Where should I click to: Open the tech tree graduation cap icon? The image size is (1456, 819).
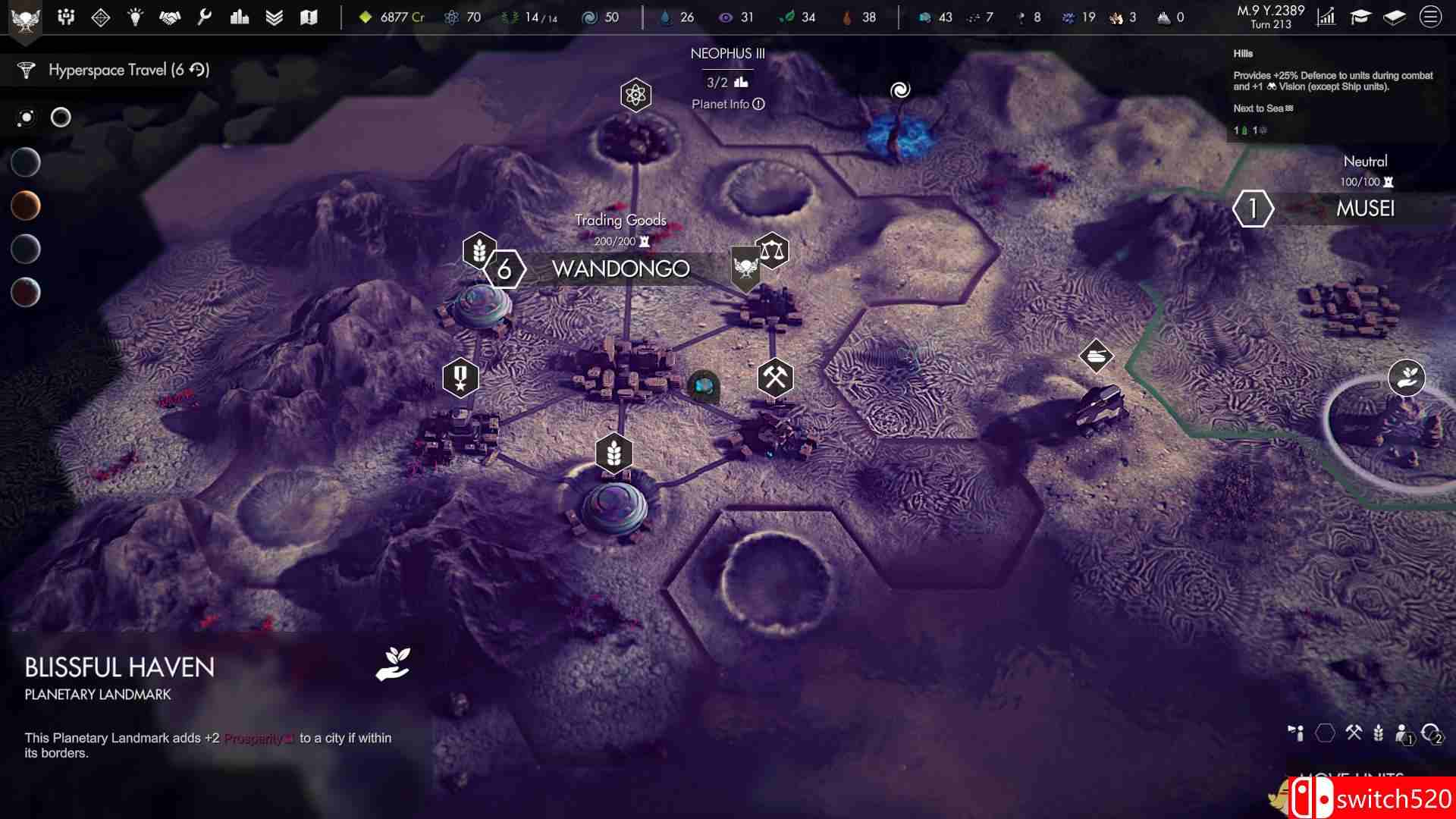(1361, 17)
